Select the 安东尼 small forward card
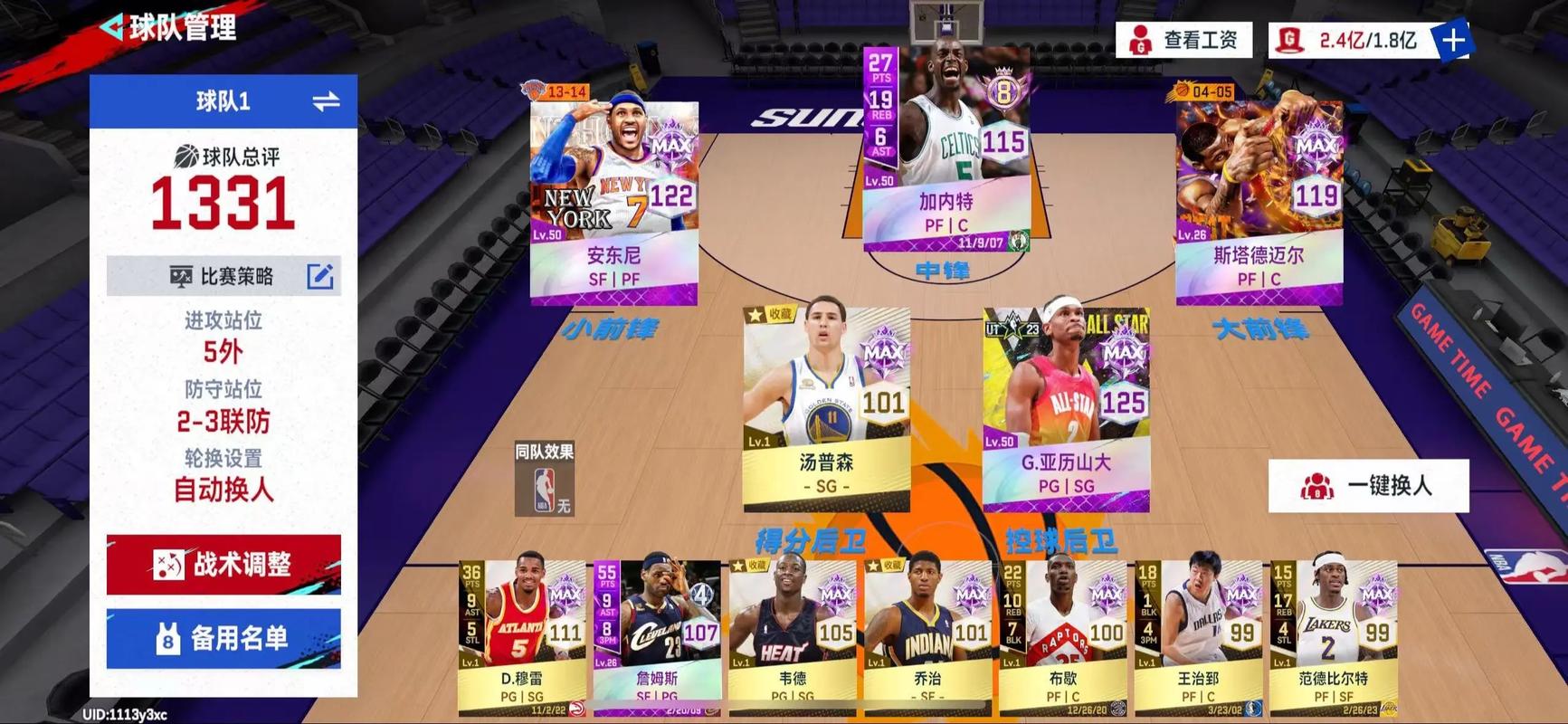 point(613,204)
